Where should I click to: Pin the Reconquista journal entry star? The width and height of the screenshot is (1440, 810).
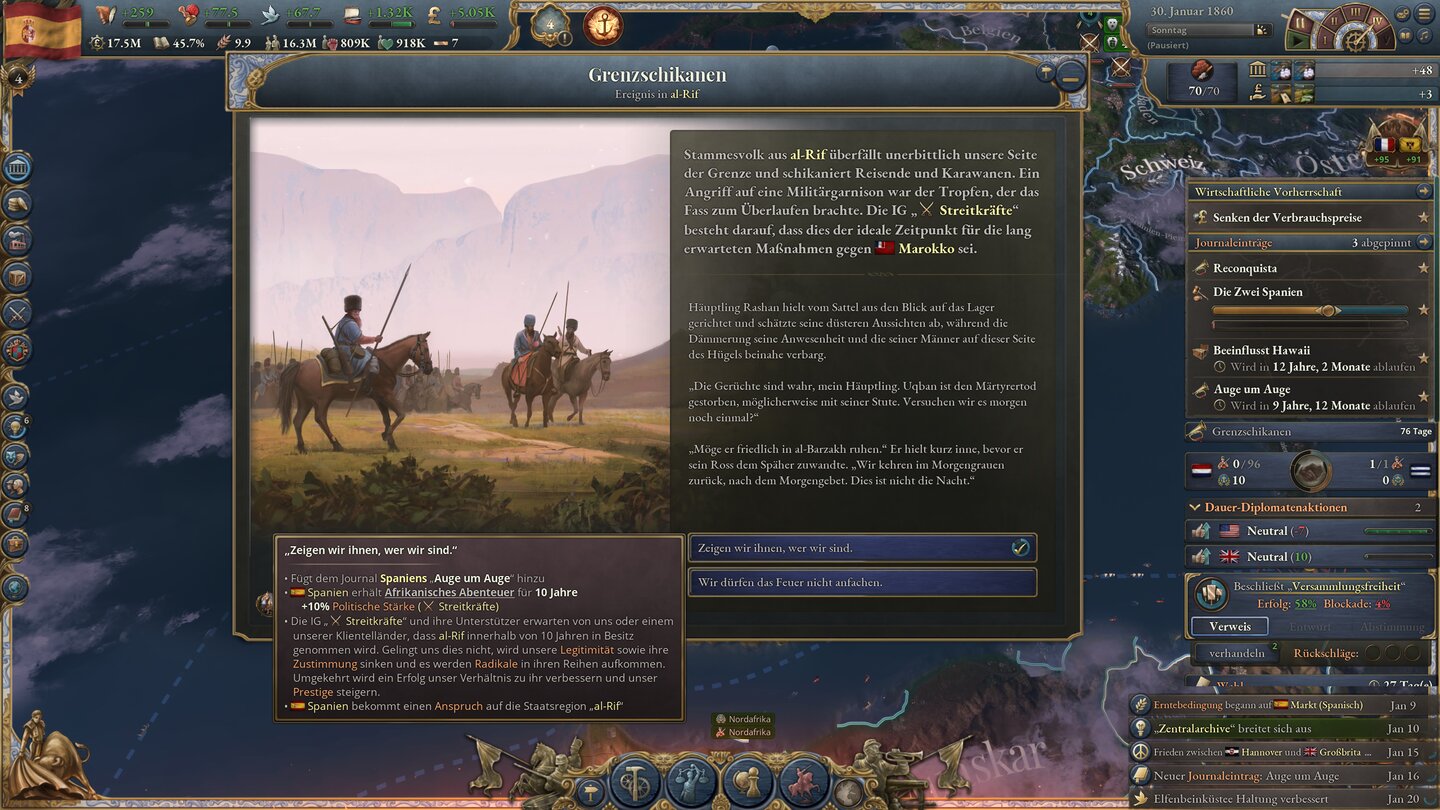tap(1424, 268)
